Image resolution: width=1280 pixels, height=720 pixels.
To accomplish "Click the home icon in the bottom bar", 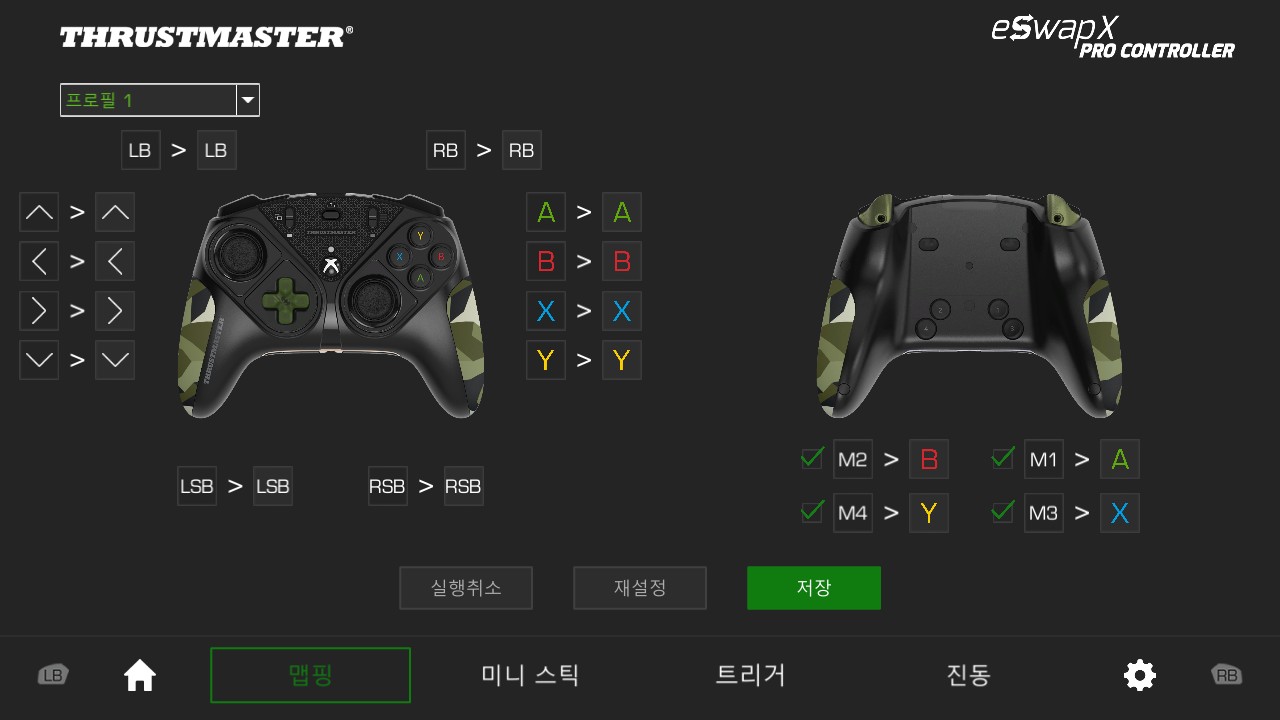I will (x=139, y=675).
